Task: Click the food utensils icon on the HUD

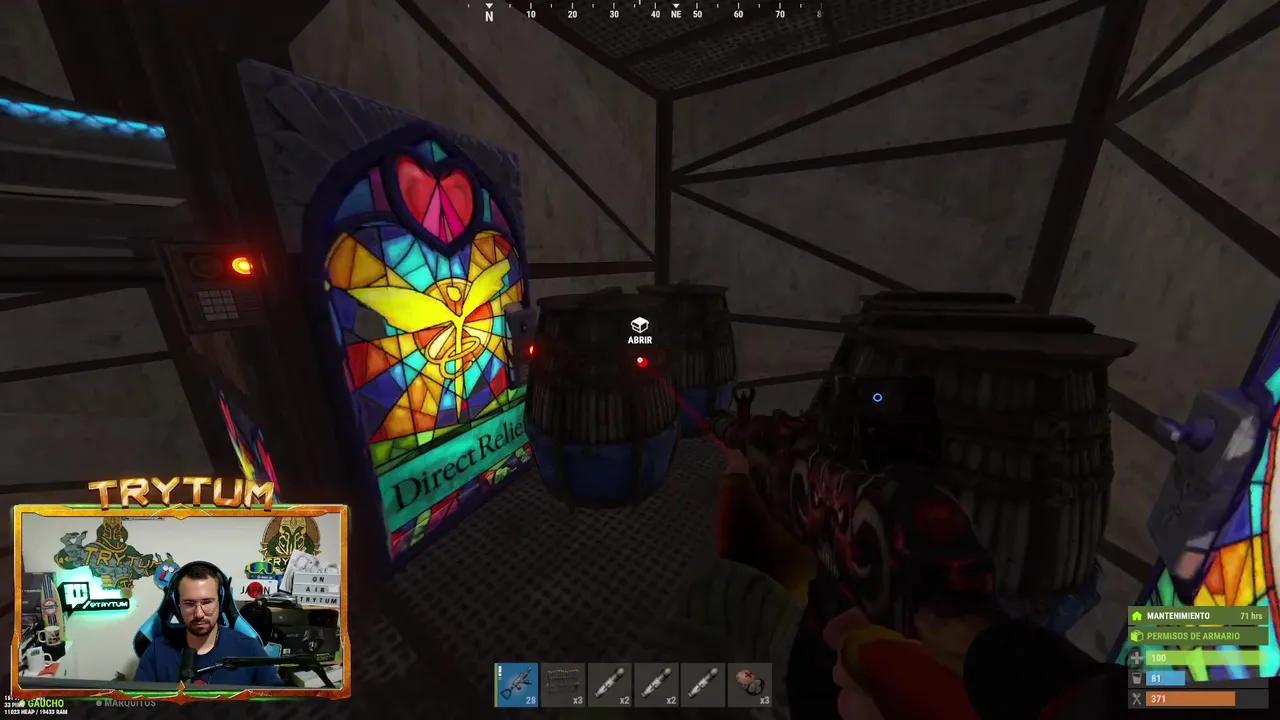Action: 1135,698
